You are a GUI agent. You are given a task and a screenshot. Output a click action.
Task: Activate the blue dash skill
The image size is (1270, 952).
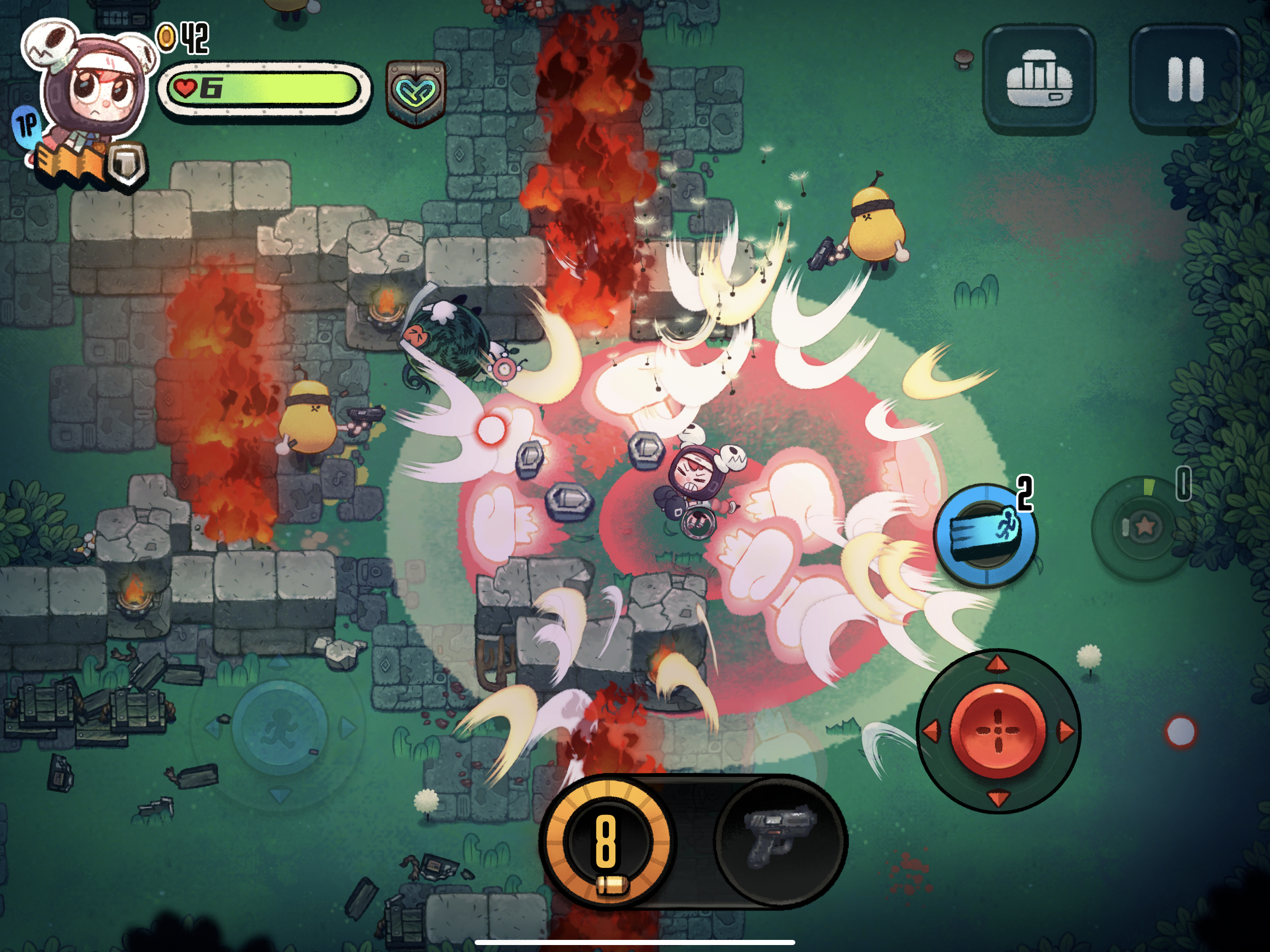(x=985, y=535)
